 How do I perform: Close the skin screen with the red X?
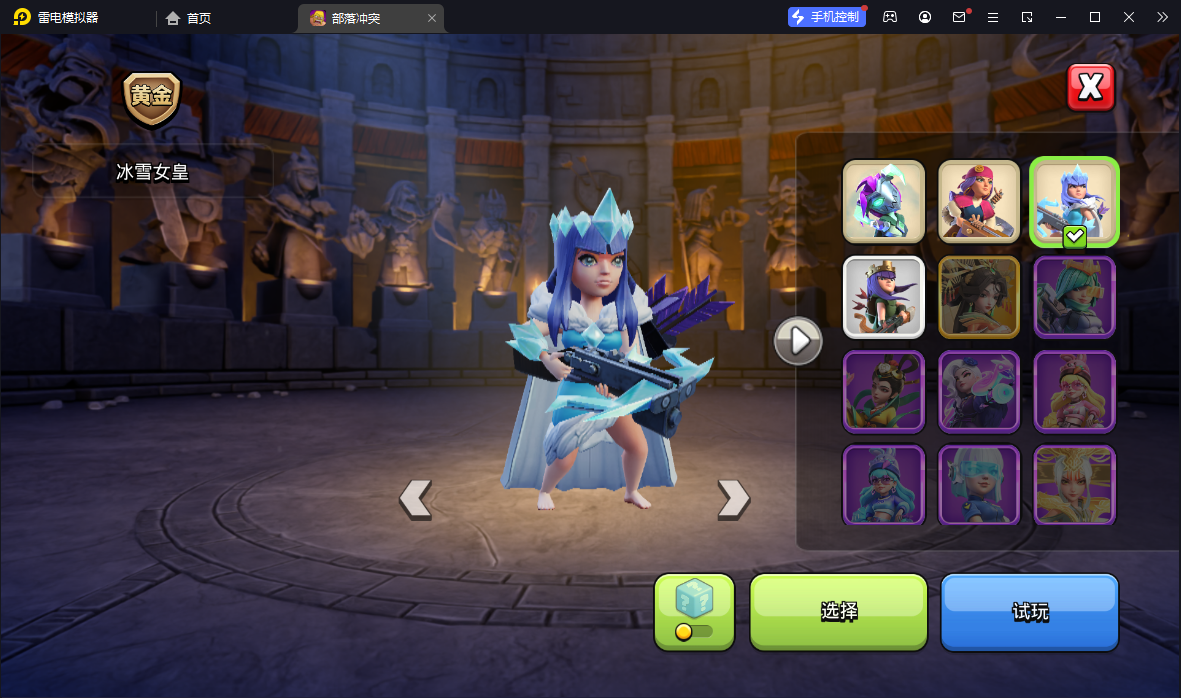[1090, 87]
